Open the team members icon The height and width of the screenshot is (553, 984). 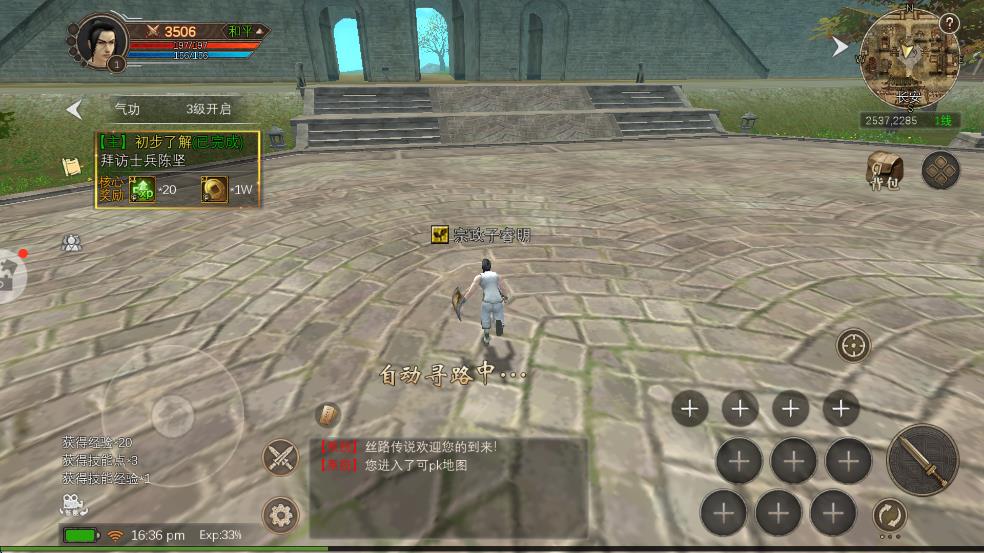tap(71, 243)
